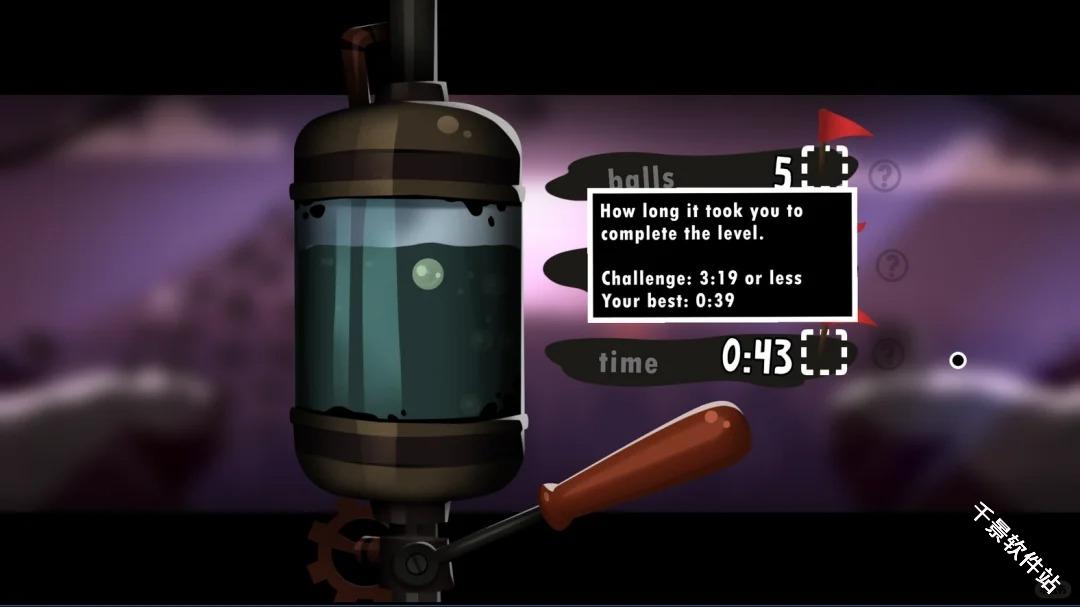
Task: Show help for the time stat
Action: (889, 353)
